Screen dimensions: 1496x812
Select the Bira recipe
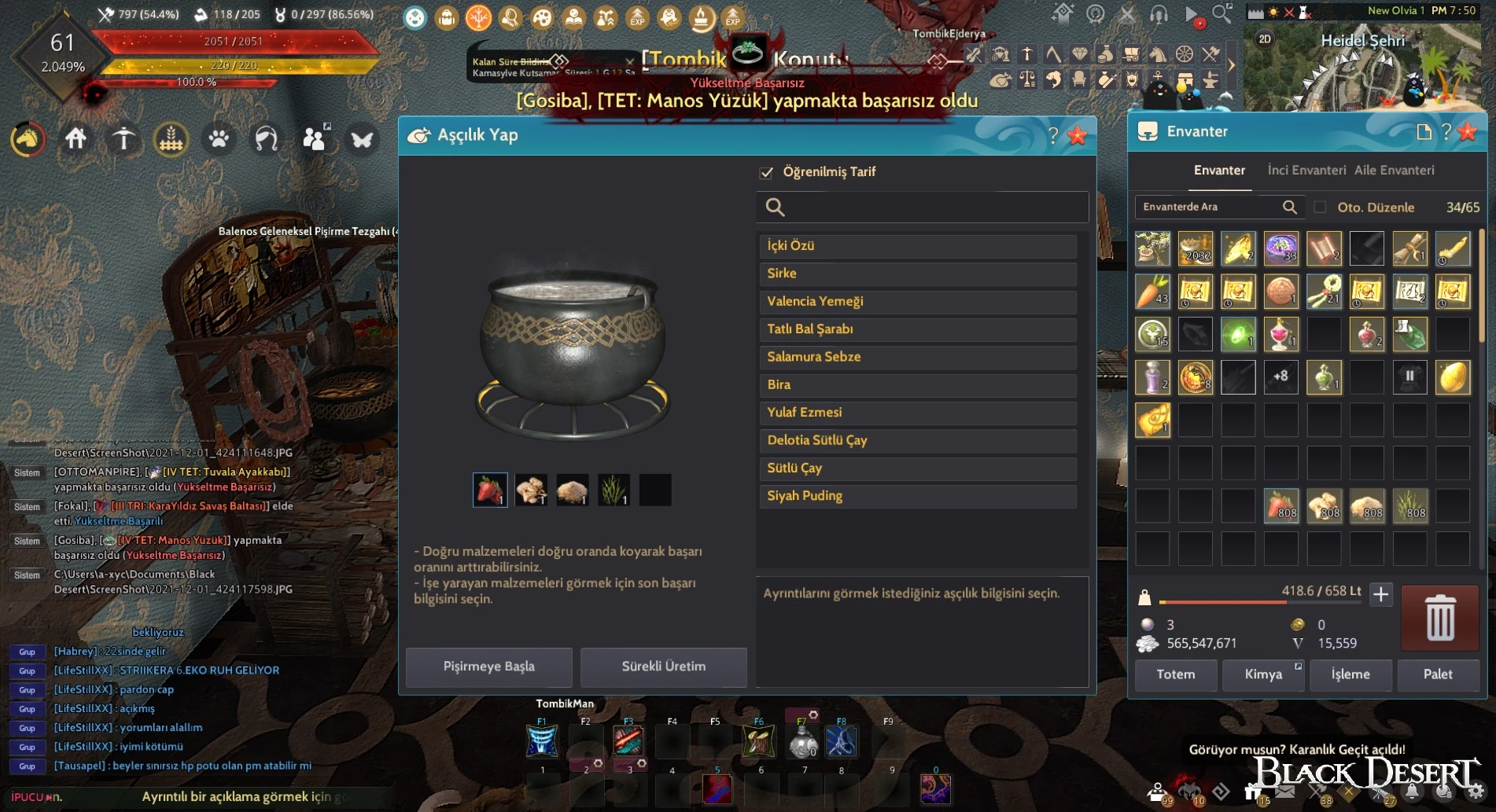pyautogui.click(x=917, y=384)
